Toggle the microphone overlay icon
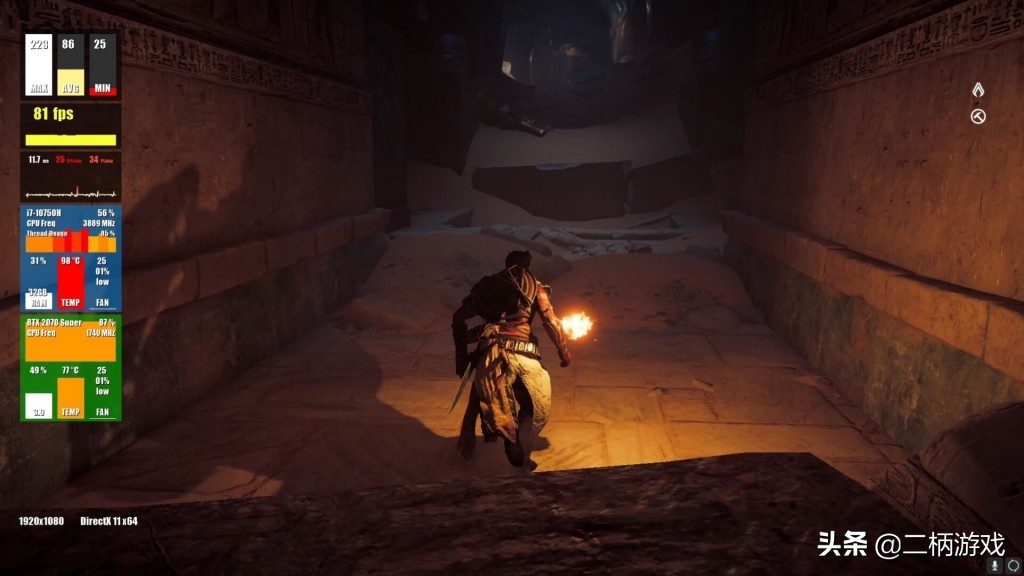1024x576 pixels. coord(996,564)
